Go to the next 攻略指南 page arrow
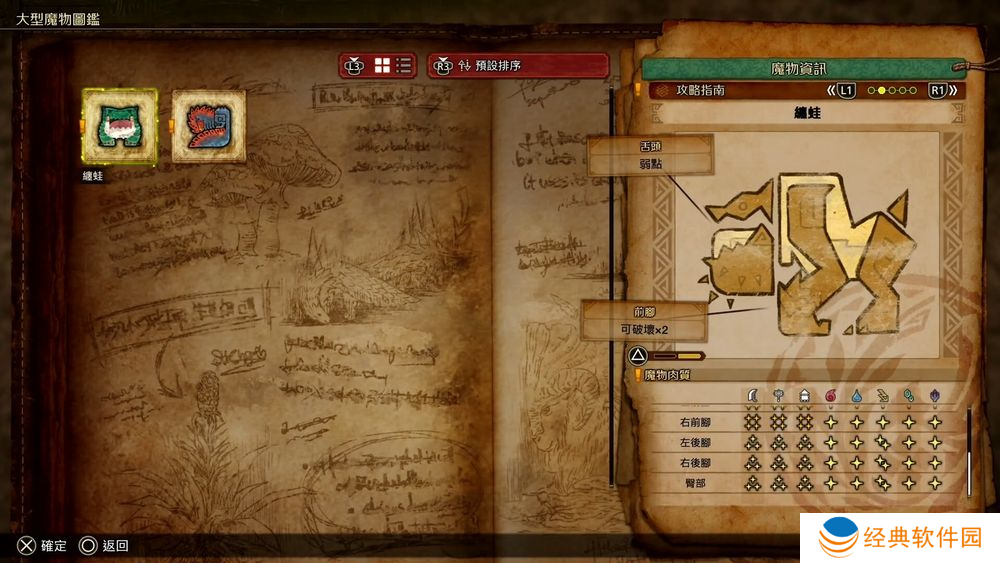The height and width of the screenshot is (563, 1000). click(x=943, y=90)
